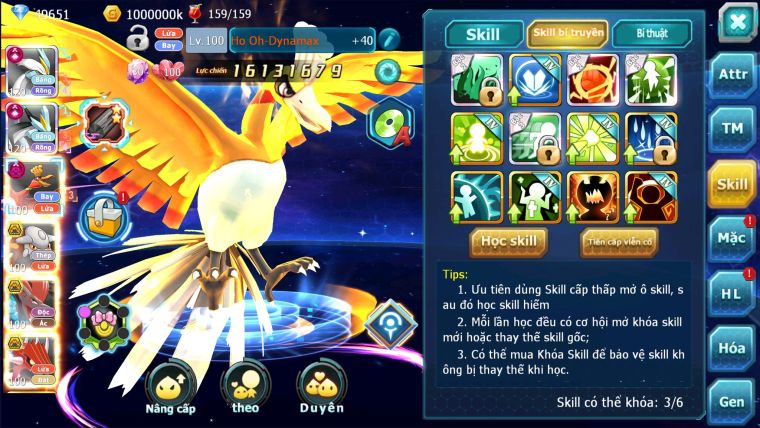
Task: Open the Duyên button
Action: click(x=321, y=388)
